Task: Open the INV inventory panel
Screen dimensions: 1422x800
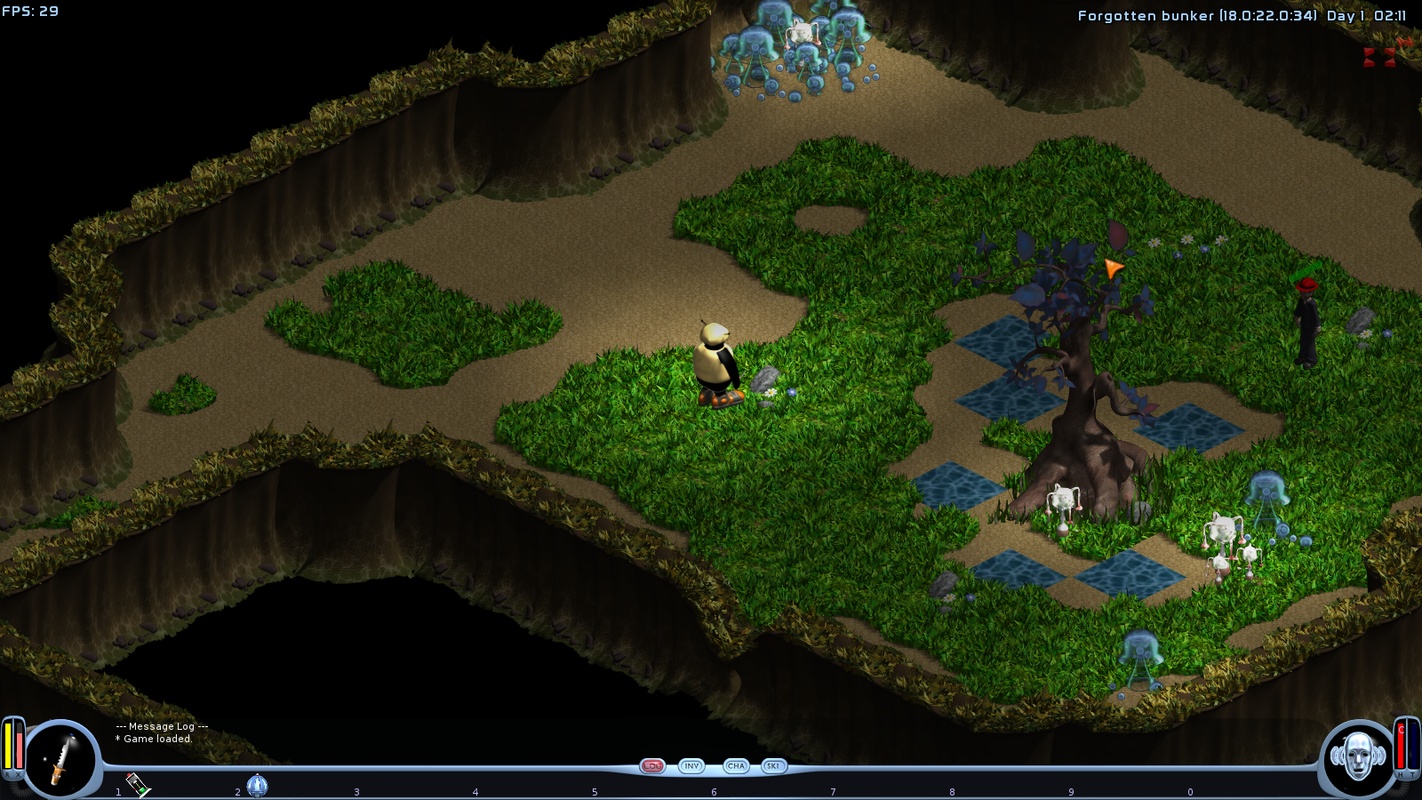Action: (x=691, y=766)
